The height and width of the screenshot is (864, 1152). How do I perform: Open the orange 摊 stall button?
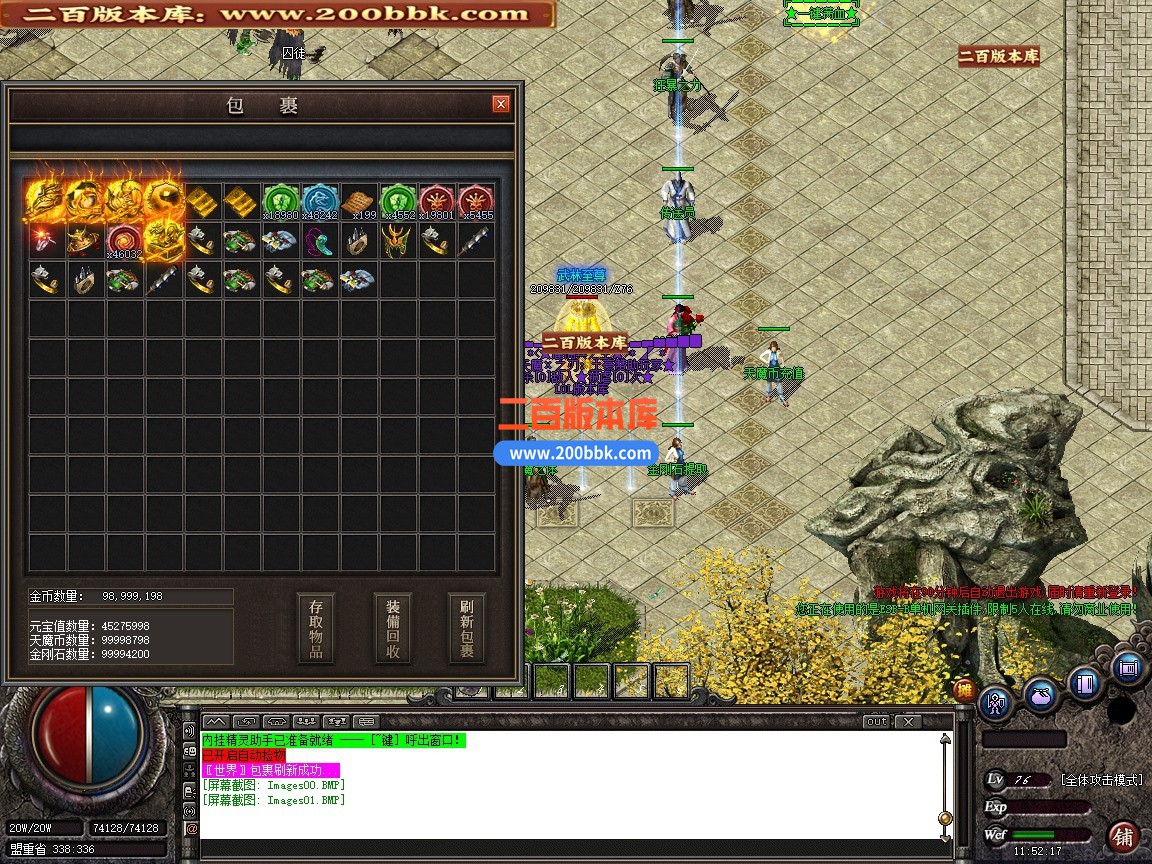pyautogui.click(x=964, y=689)
